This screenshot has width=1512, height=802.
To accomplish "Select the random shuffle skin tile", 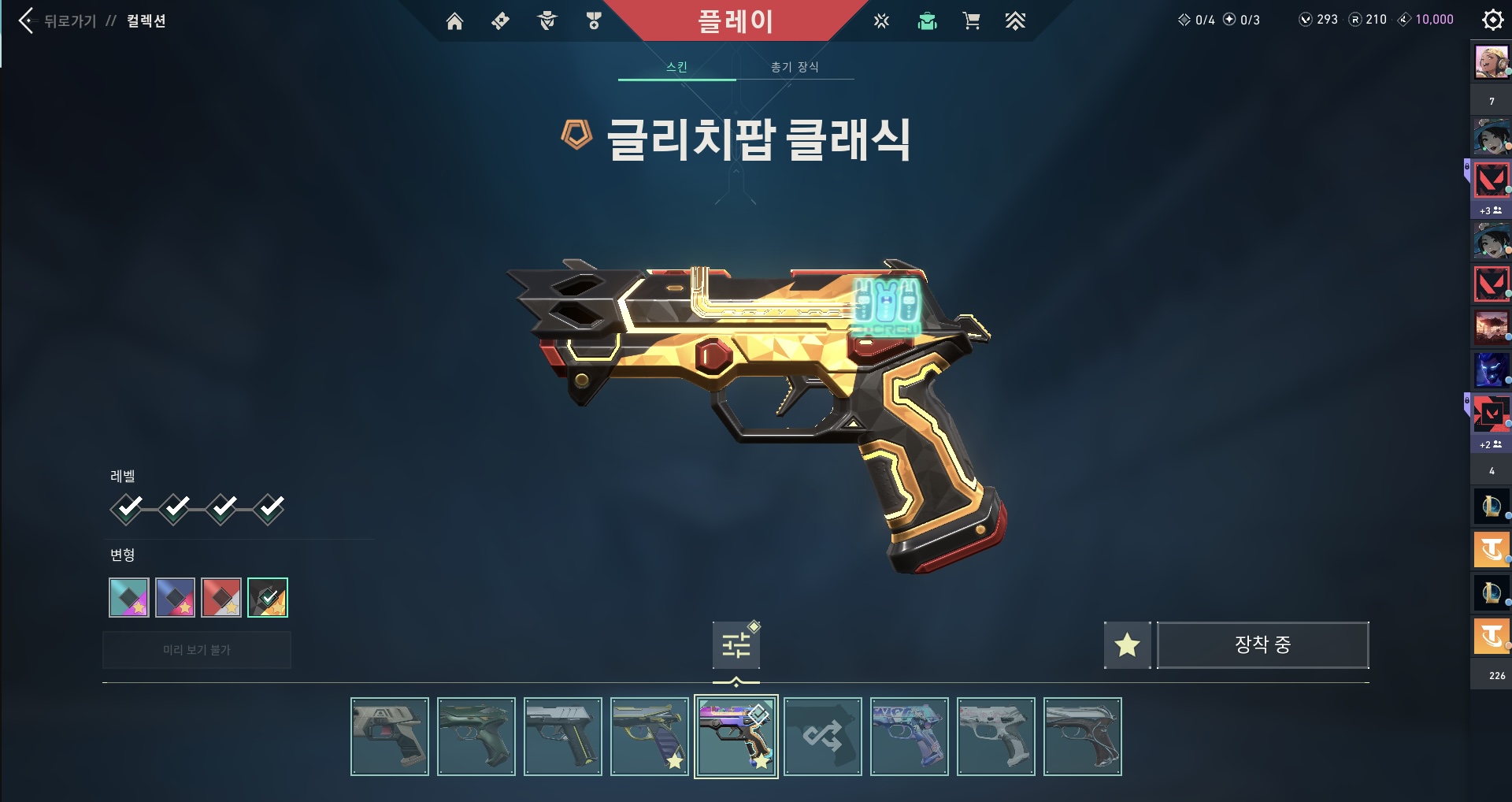I will [823, 737].
